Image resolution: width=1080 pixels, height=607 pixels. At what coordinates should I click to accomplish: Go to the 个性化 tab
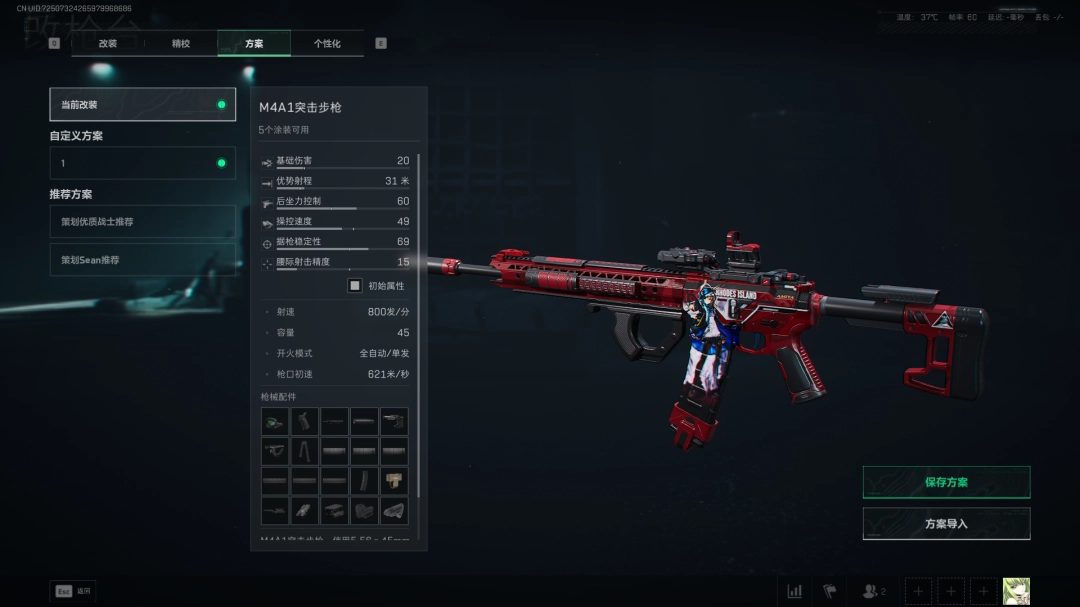click(327, 44)
